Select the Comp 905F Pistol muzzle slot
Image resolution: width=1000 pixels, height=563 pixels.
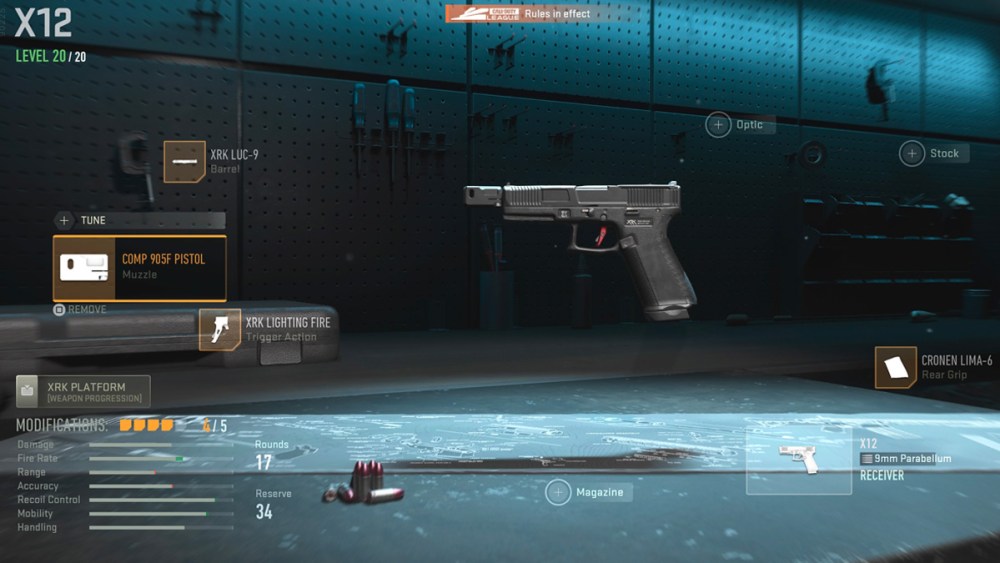point(139,268)
